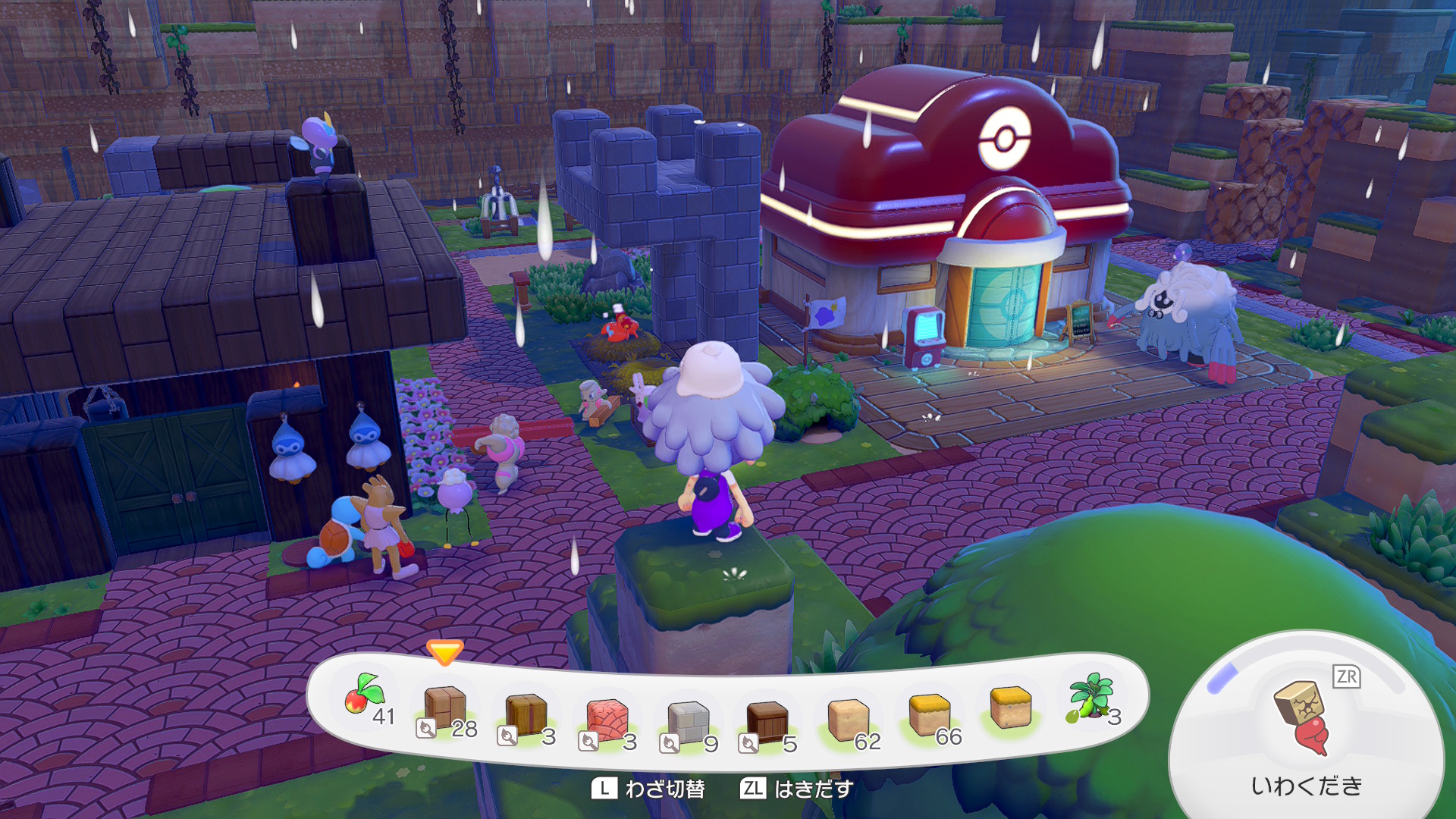Select the gray stone brick block slot

688,722
